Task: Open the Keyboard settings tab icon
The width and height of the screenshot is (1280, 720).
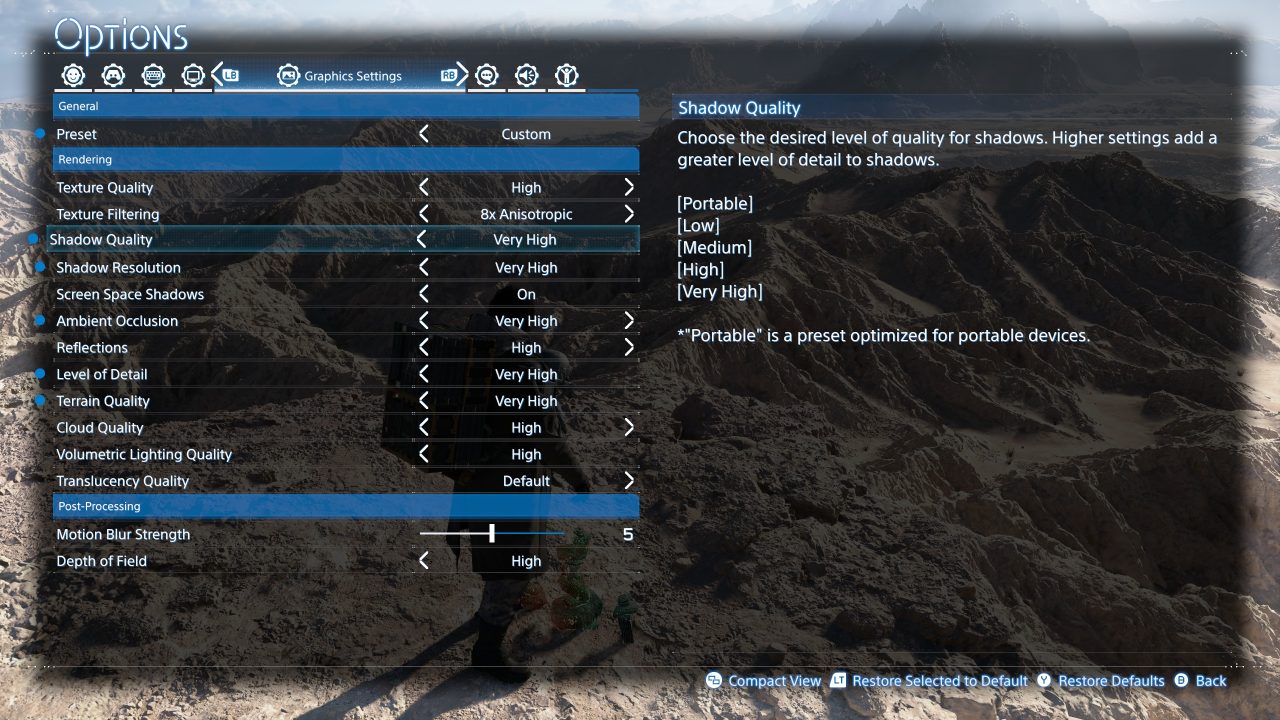Action: point(152,74)
